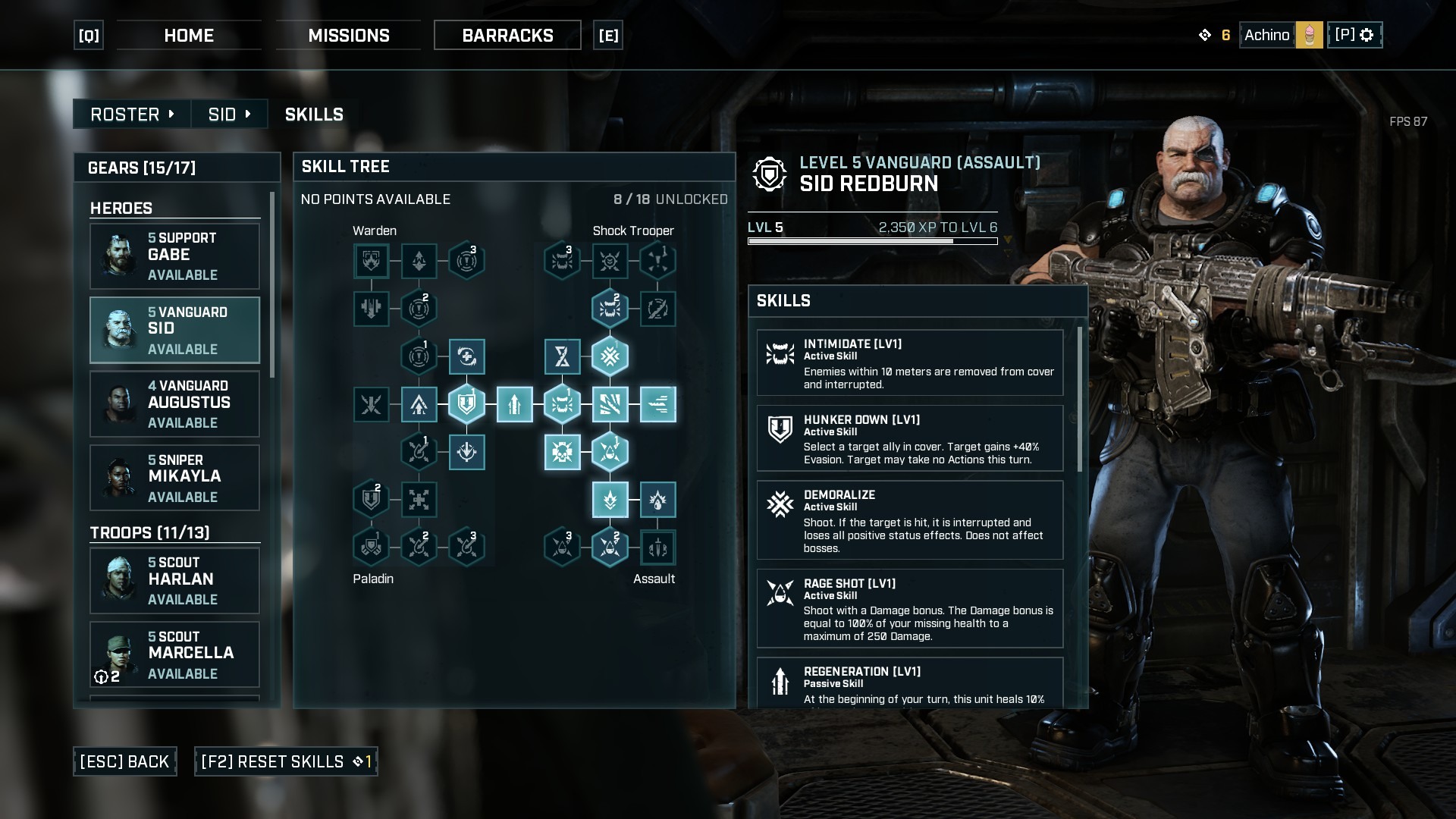Select the crossed swords skill node

371,404
